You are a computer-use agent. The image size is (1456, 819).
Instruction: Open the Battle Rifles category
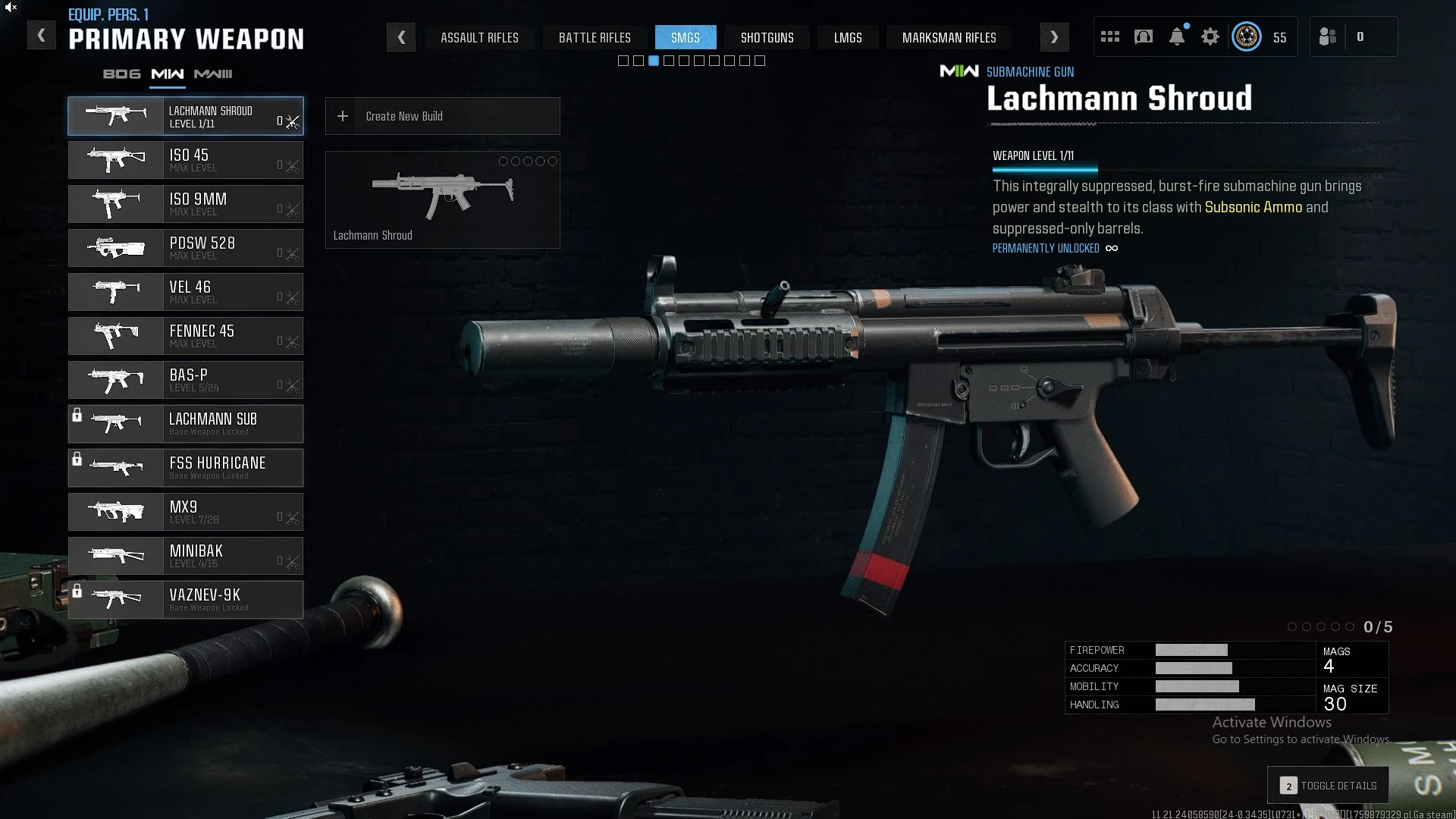click(x=595, y=37)
